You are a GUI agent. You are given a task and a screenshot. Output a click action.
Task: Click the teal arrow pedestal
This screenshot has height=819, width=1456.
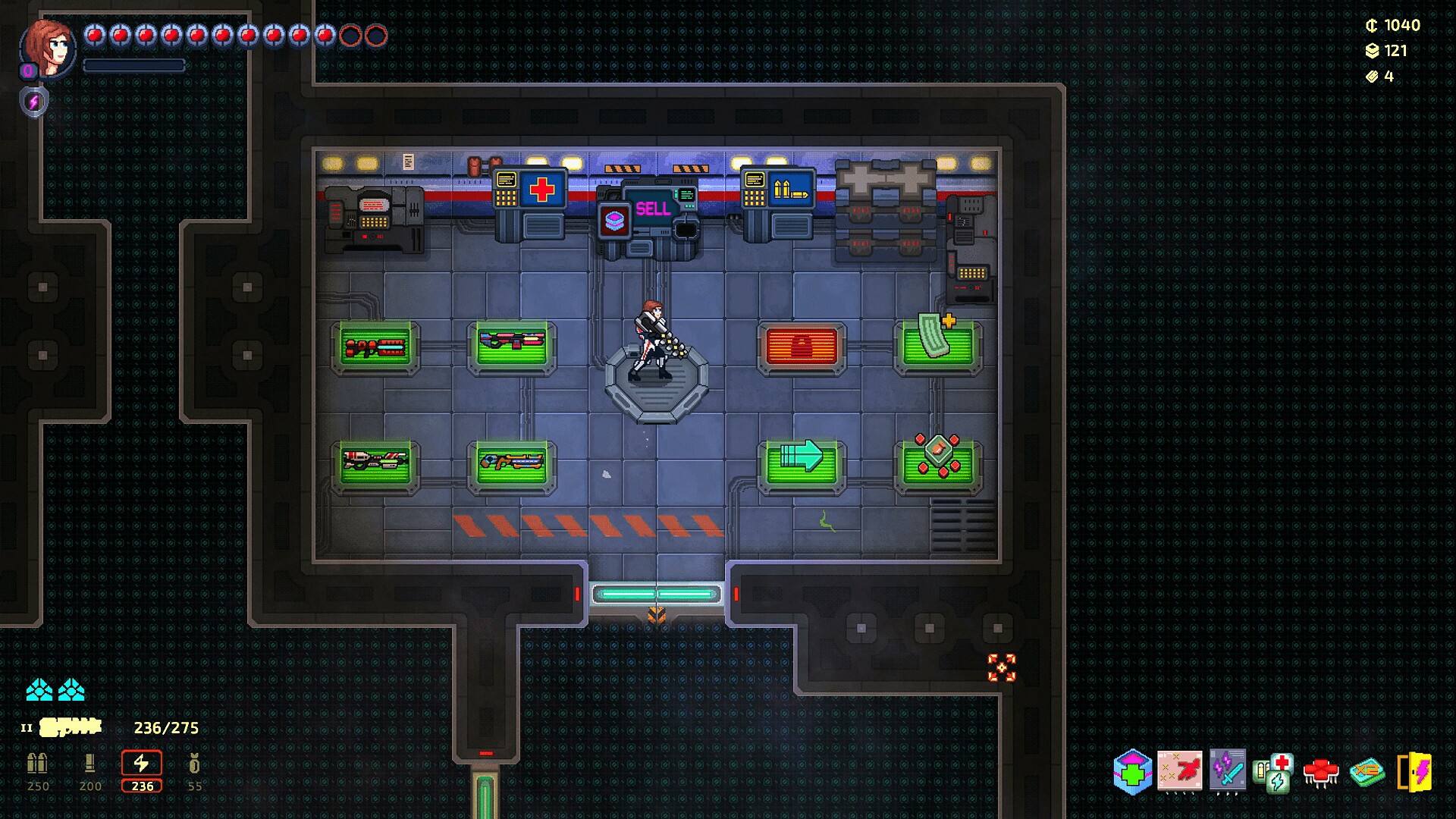point(802,464)
